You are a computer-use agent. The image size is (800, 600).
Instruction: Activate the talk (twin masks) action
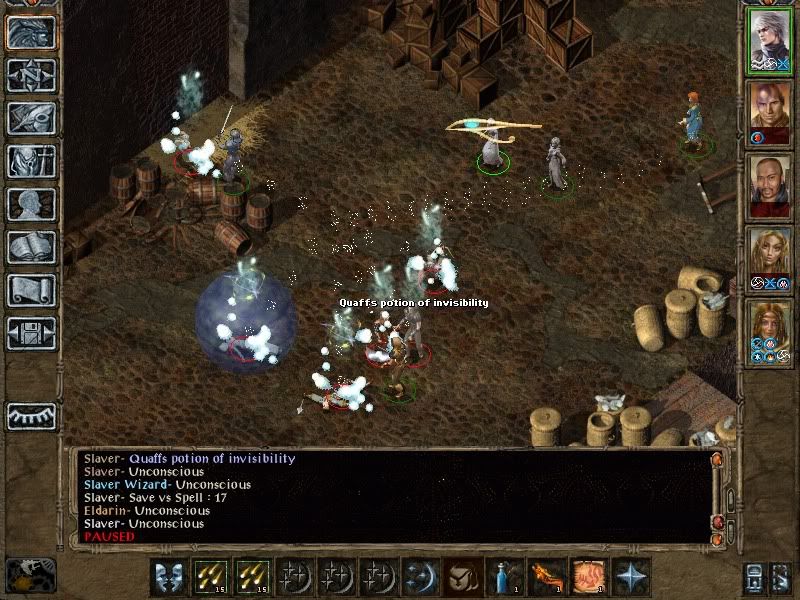pos(168,577)
